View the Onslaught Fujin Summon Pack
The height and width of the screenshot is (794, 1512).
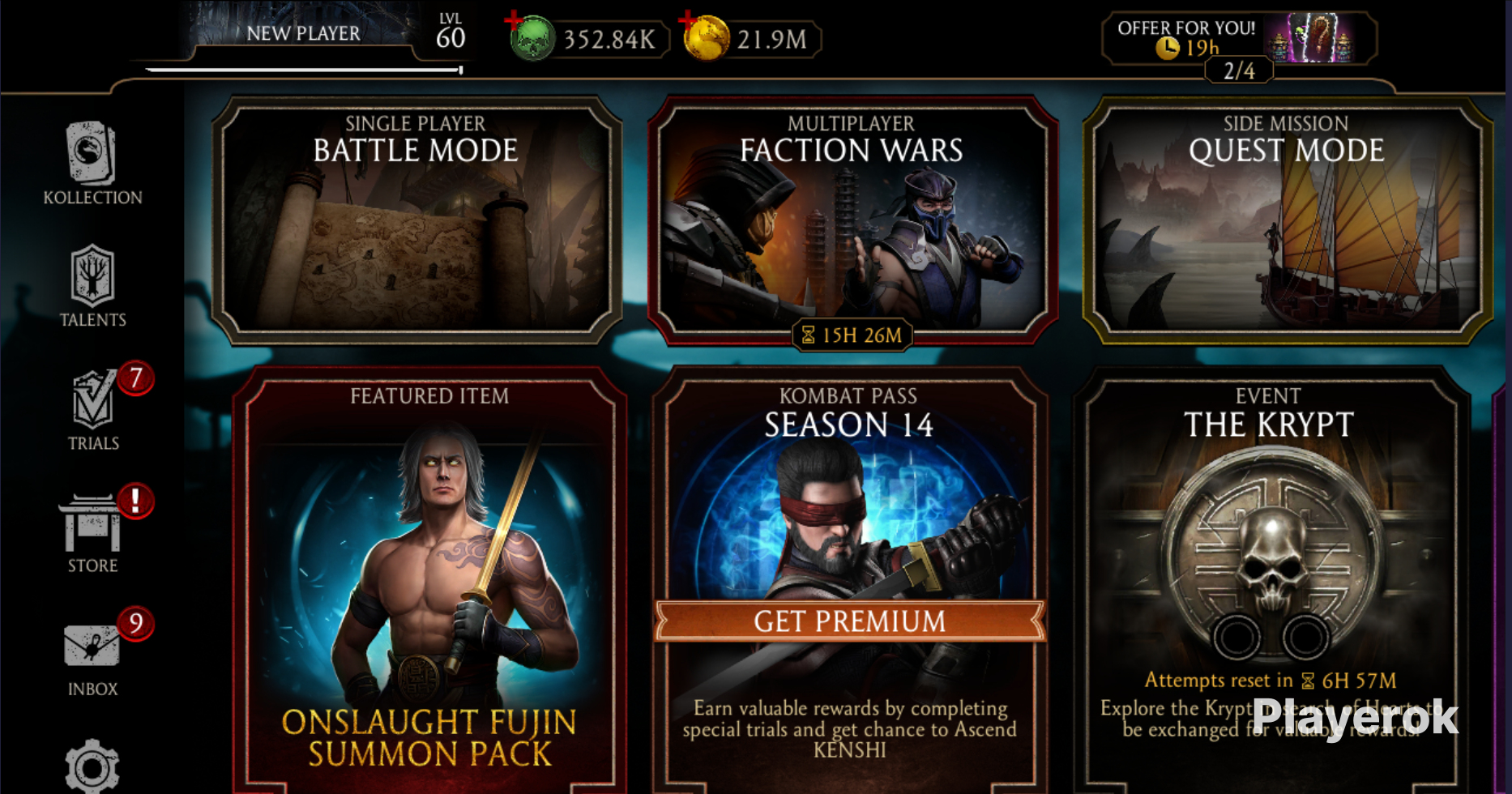[x=429, y=583]
